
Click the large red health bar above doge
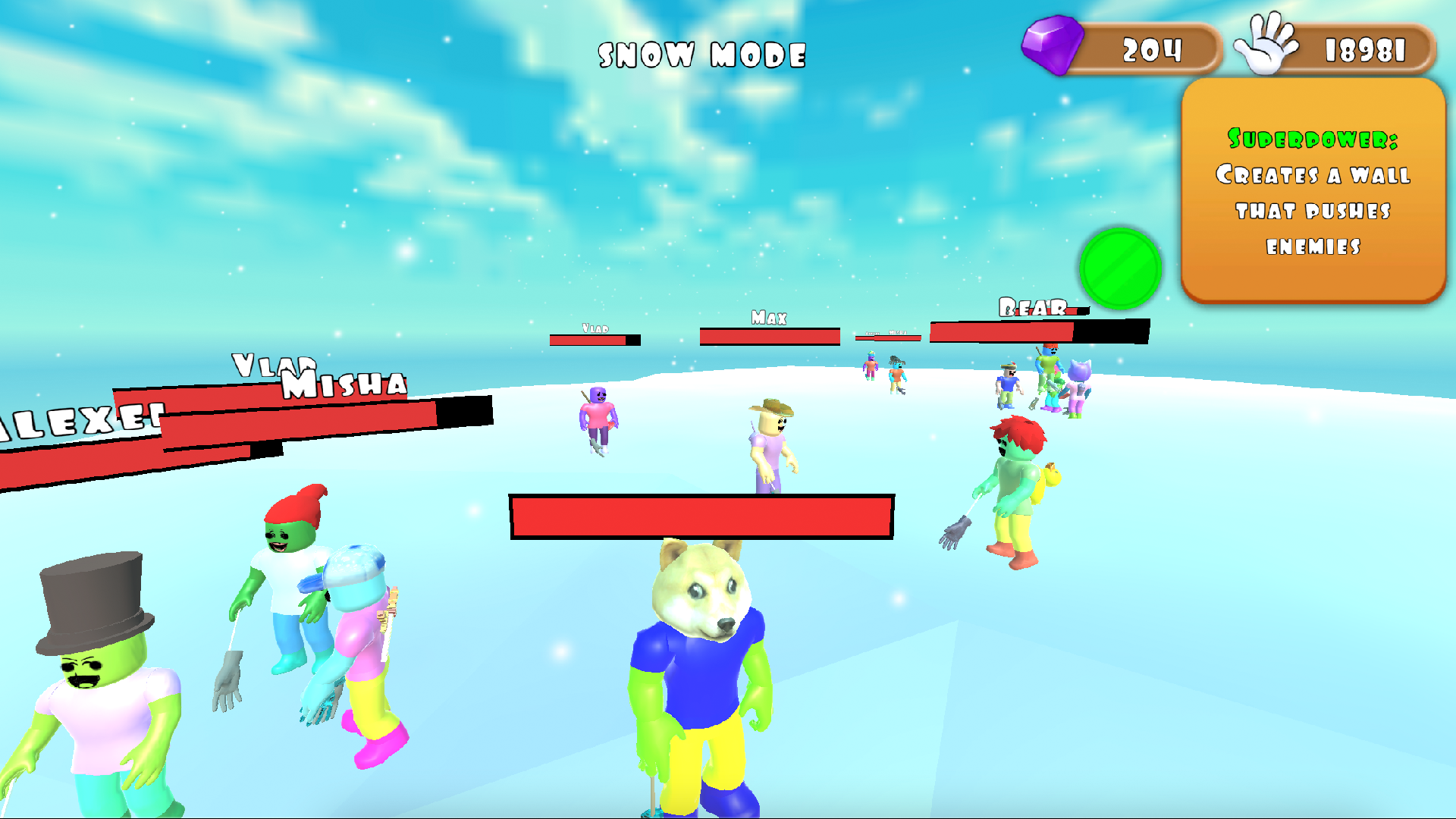(701, 516)
